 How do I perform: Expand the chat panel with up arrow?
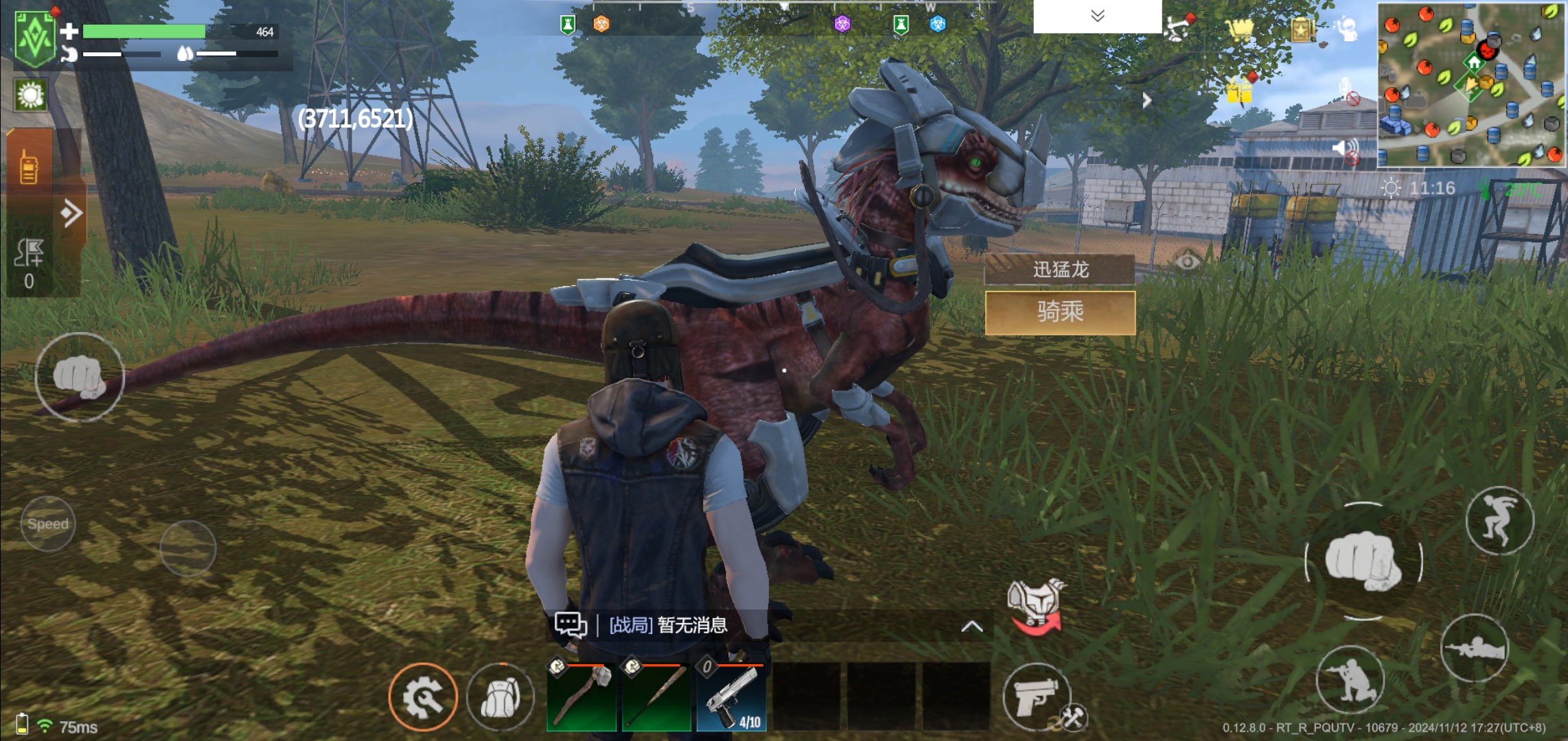pyautogui.click(x=971, y=626)
